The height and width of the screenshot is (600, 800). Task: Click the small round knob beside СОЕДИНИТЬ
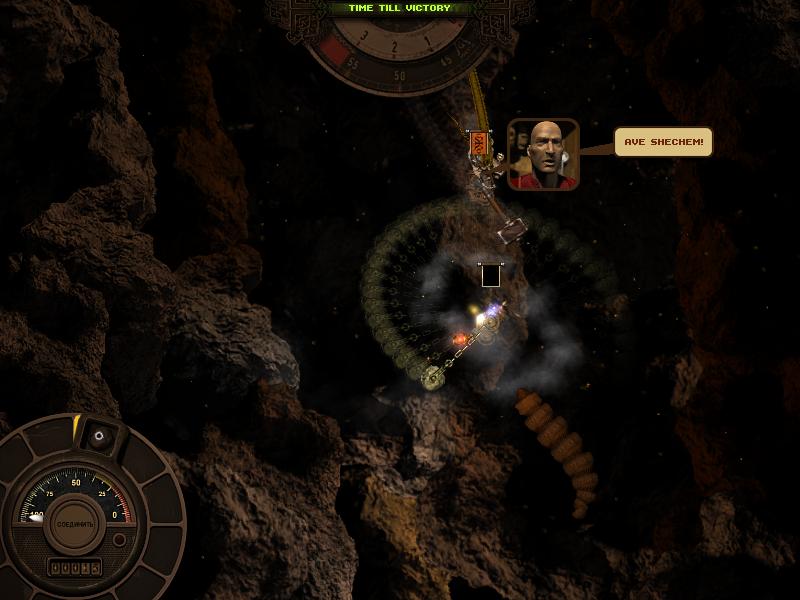120,540
